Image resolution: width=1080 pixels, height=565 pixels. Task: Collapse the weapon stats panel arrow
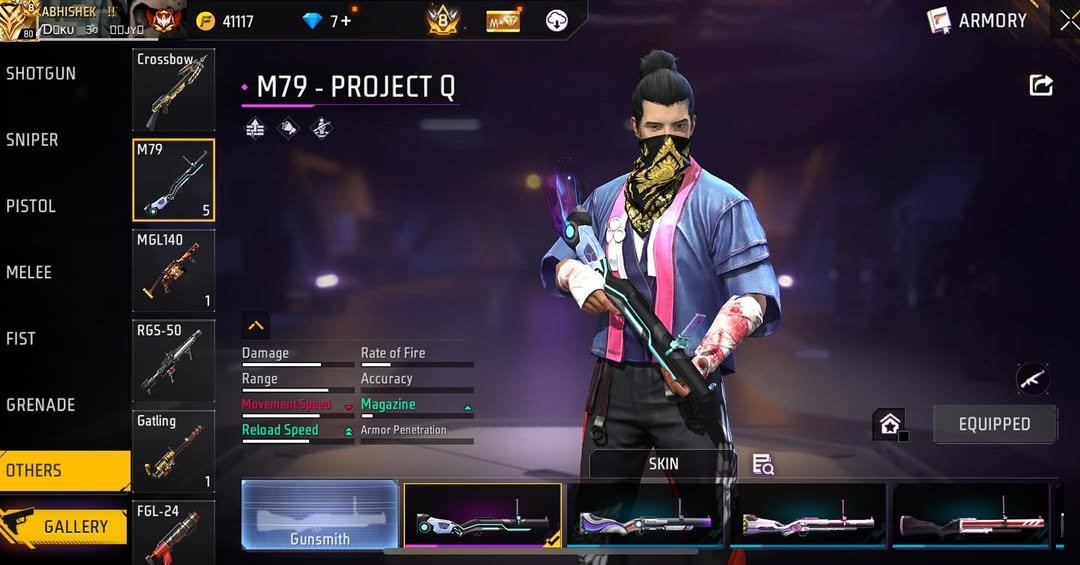tap(256, 326)
